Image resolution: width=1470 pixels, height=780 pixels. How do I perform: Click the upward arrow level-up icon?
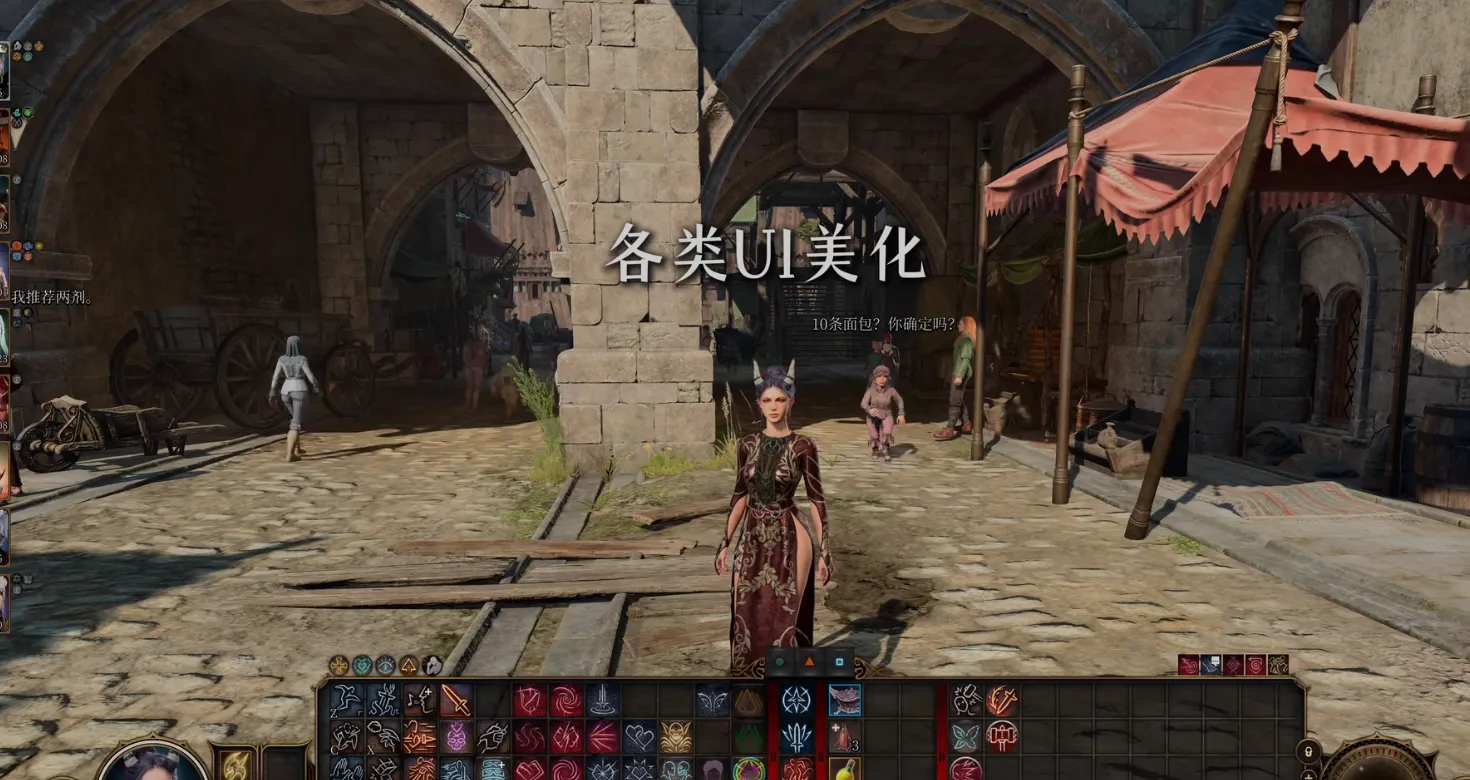pyautogui.click(x=409, y=666)
